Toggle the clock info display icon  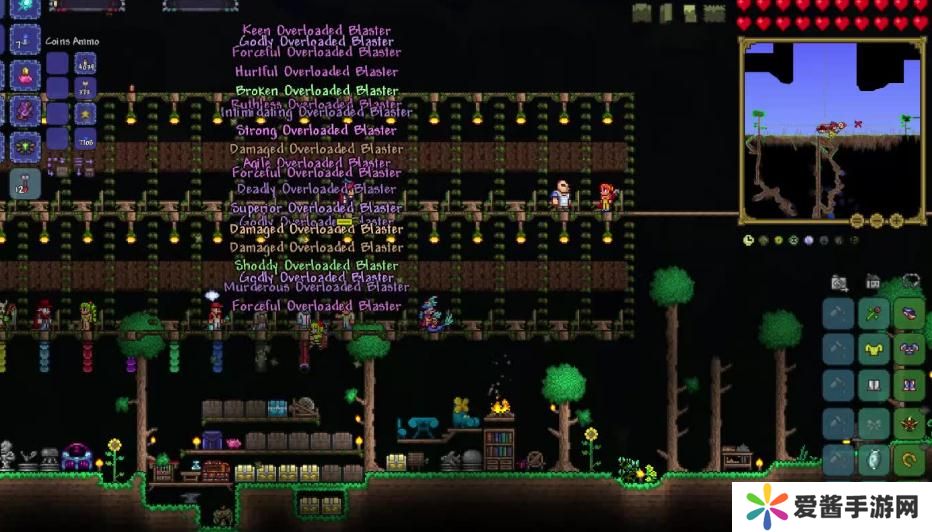point(749,240)
